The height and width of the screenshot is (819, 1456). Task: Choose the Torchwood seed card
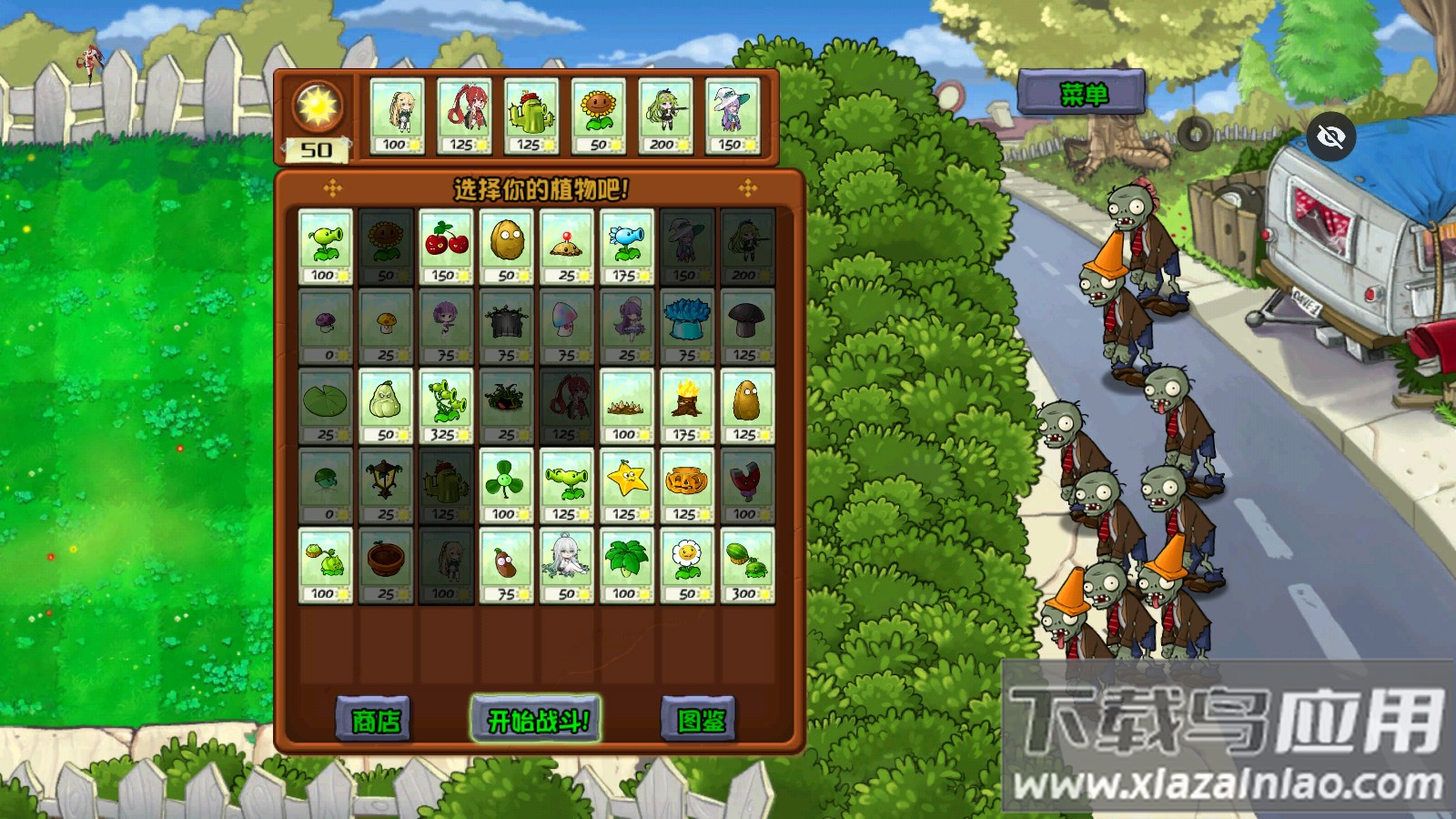coord(687,406)
